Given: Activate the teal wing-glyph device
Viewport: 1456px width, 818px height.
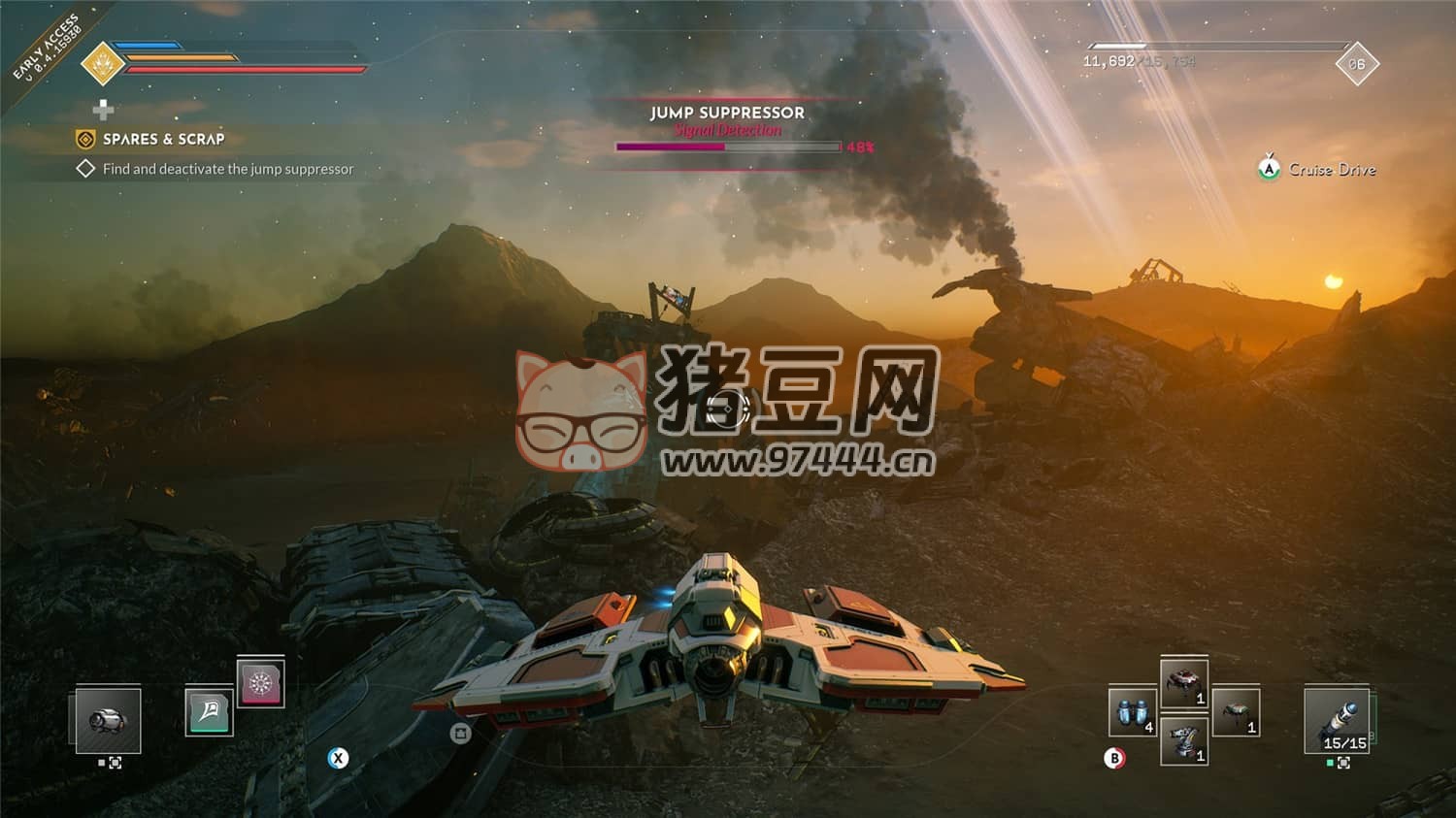Looking at the screenshot, I should (x=209, y=712).
